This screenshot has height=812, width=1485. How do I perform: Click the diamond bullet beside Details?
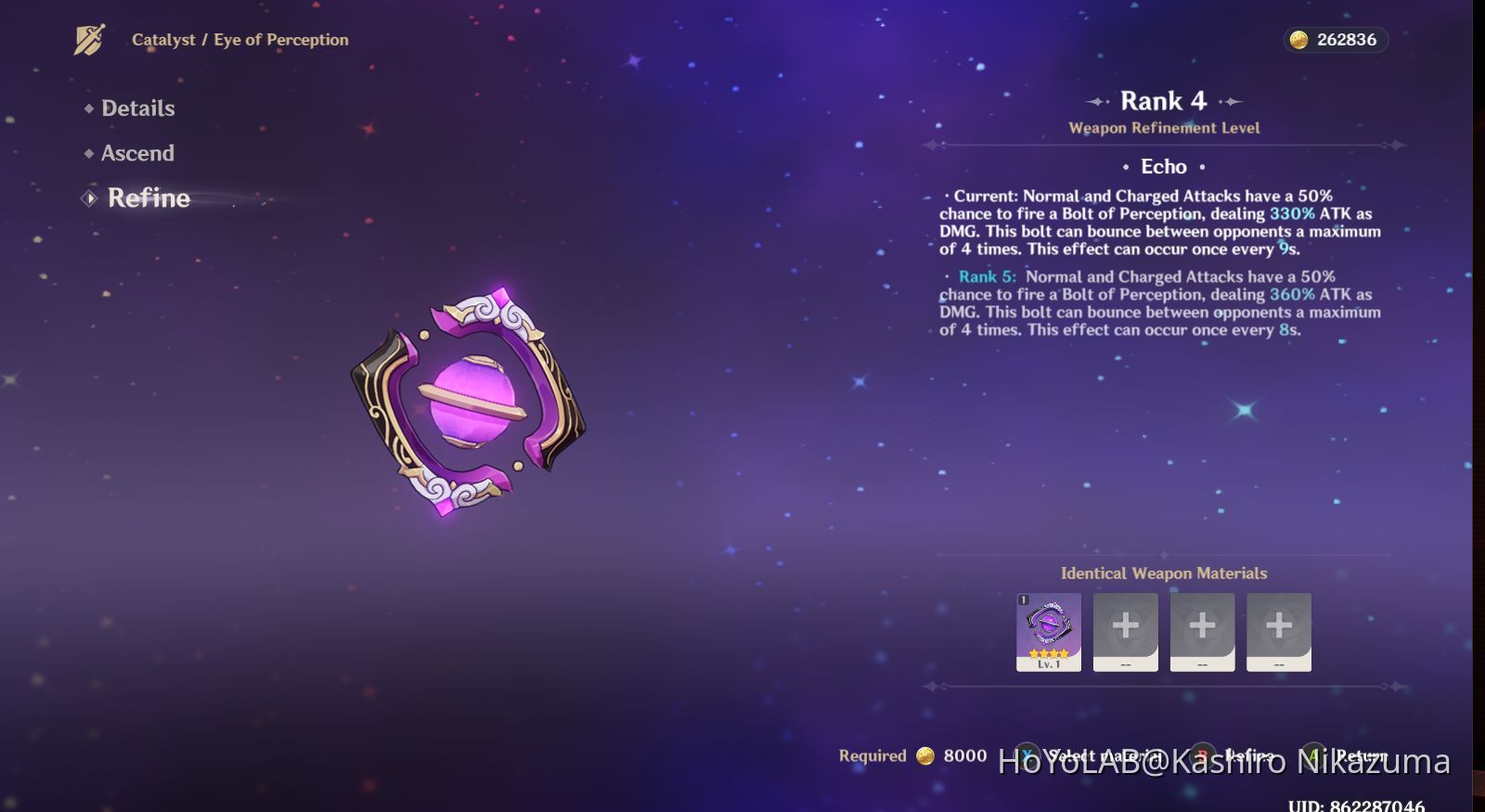88,108
